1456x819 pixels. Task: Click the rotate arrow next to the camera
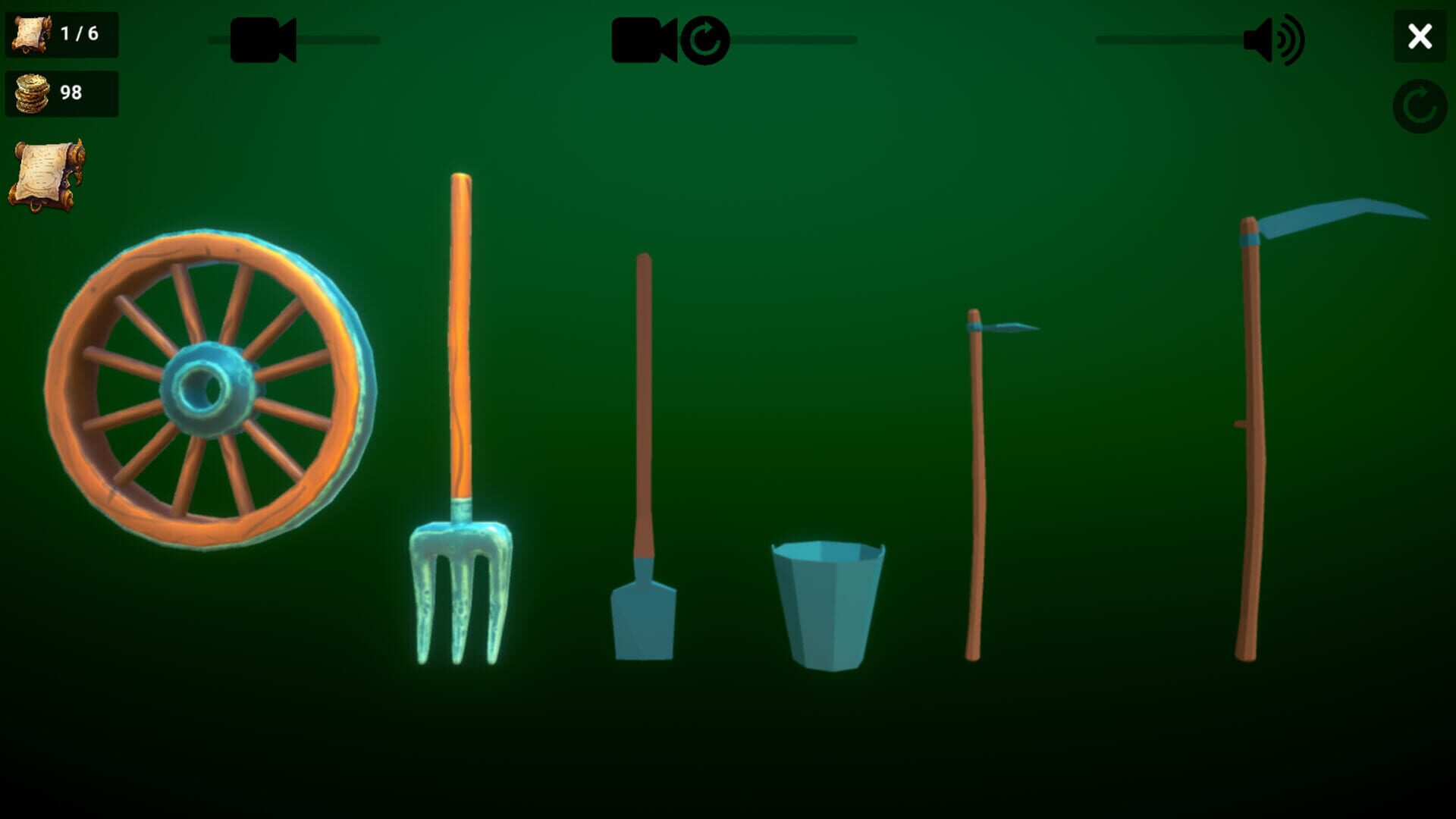[705, 42]
